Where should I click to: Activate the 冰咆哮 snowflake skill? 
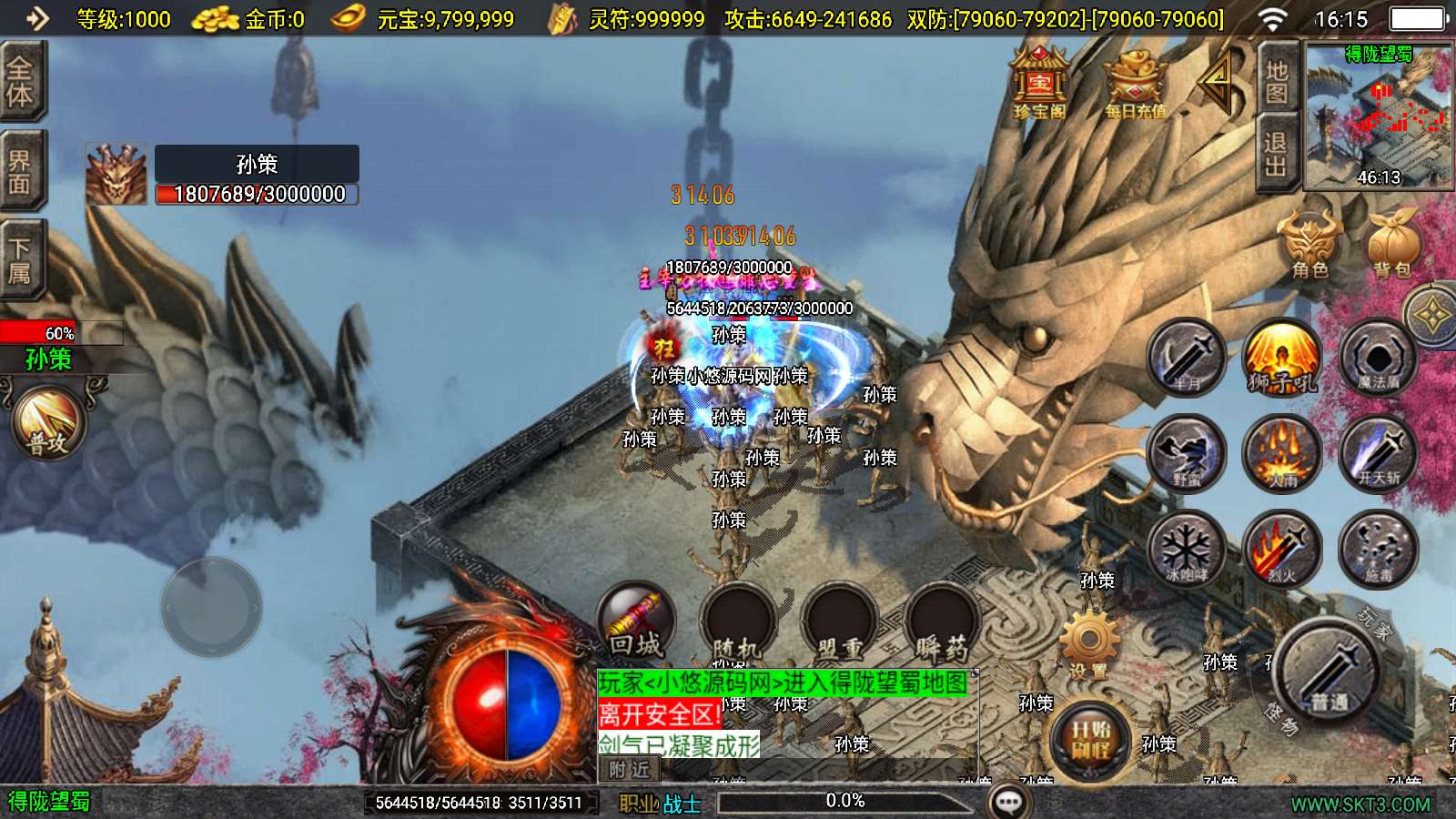point(1186,548)
